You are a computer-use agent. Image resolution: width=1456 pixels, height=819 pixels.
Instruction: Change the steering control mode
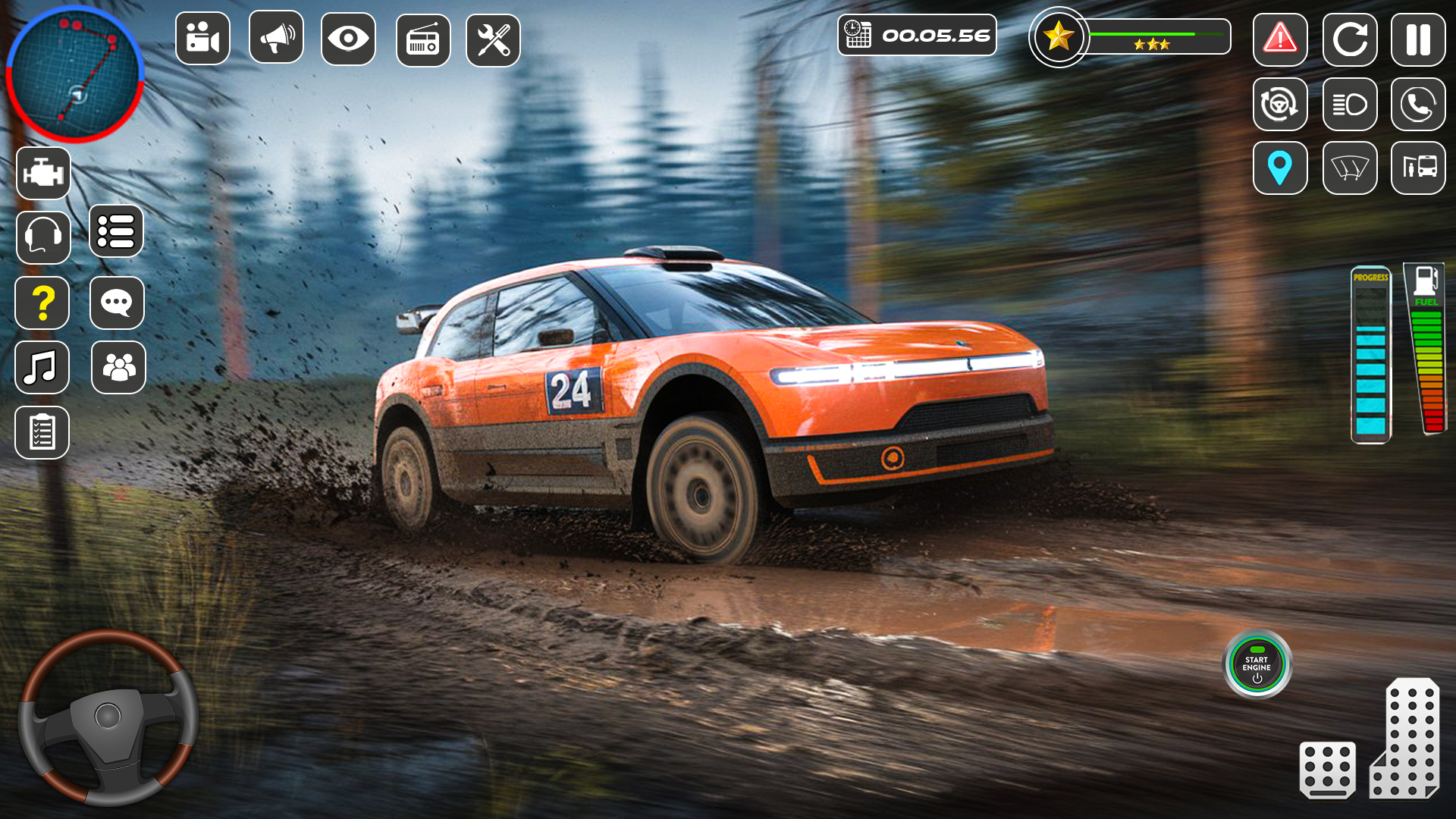(x=1281, y=105)
